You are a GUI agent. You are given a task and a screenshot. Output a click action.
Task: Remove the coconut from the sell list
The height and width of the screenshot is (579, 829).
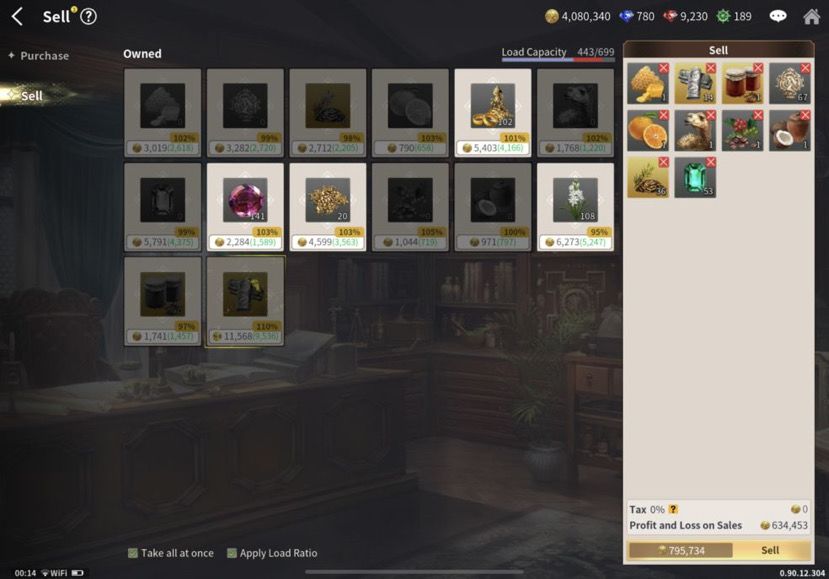tap(805, 115)
